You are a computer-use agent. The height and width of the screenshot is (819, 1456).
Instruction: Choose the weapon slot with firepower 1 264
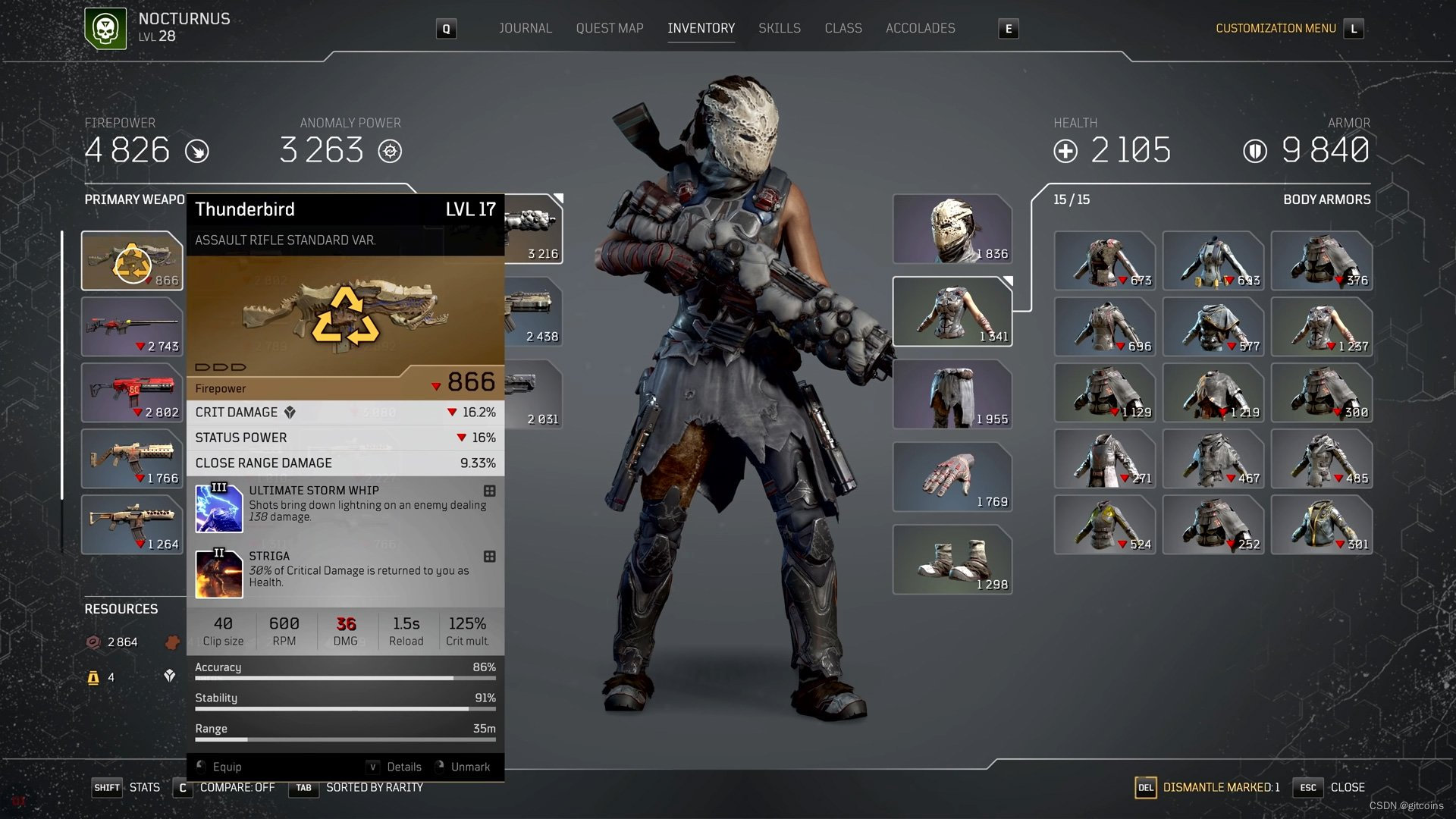132,525
